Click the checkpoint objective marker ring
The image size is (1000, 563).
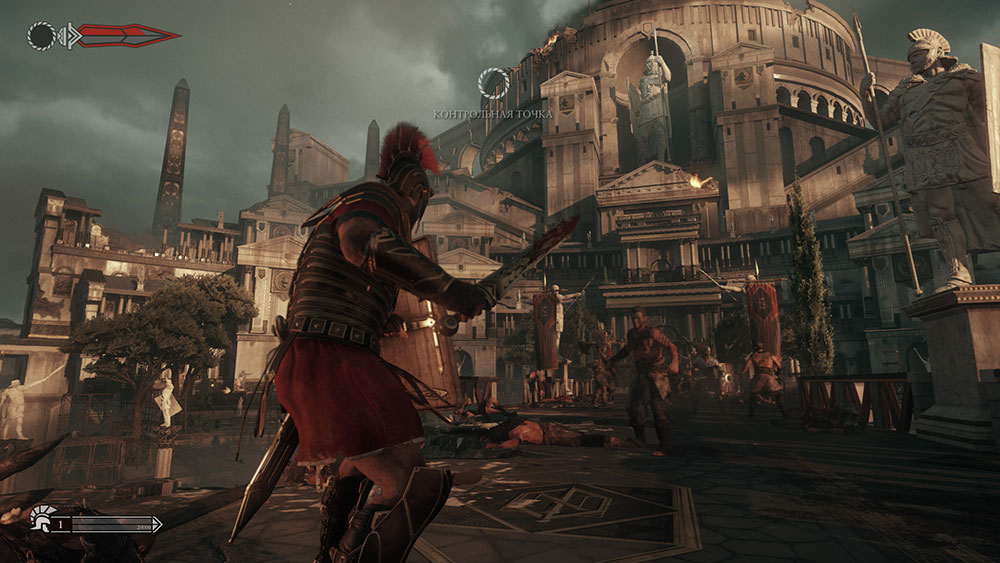(x=493, y=83)
